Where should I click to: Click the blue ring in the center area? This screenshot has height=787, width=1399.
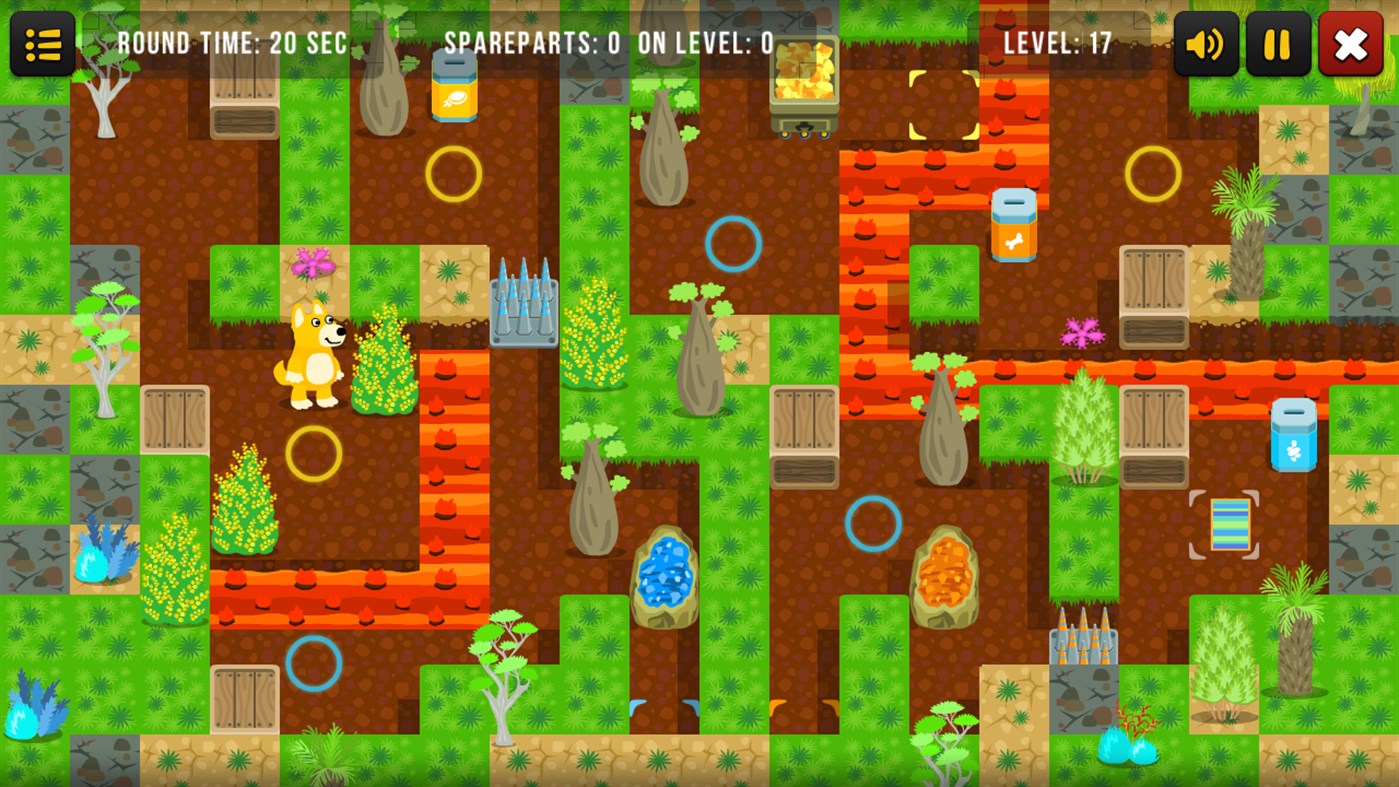(732, 243)
